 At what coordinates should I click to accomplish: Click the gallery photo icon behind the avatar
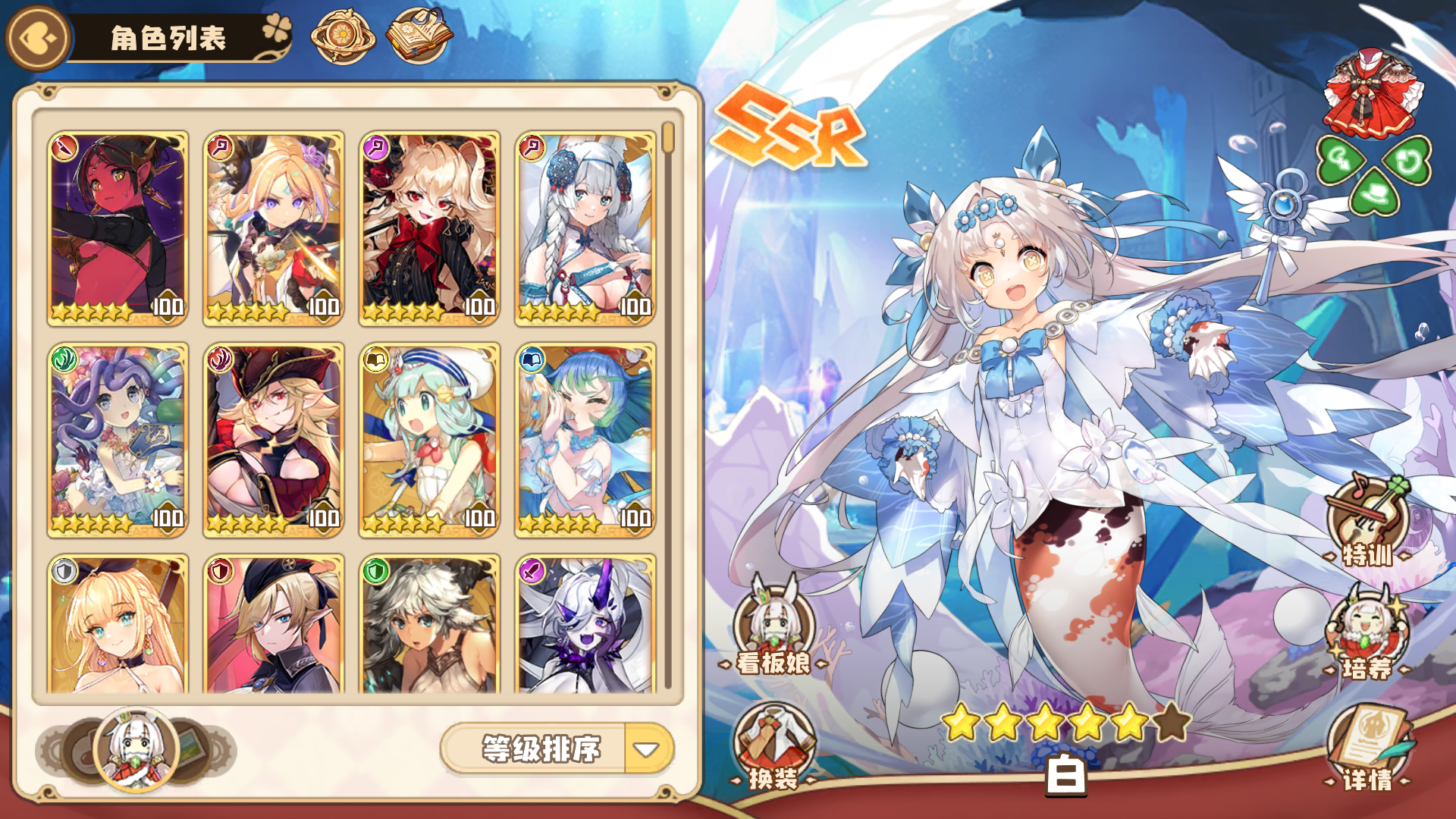tap(190, 747)
